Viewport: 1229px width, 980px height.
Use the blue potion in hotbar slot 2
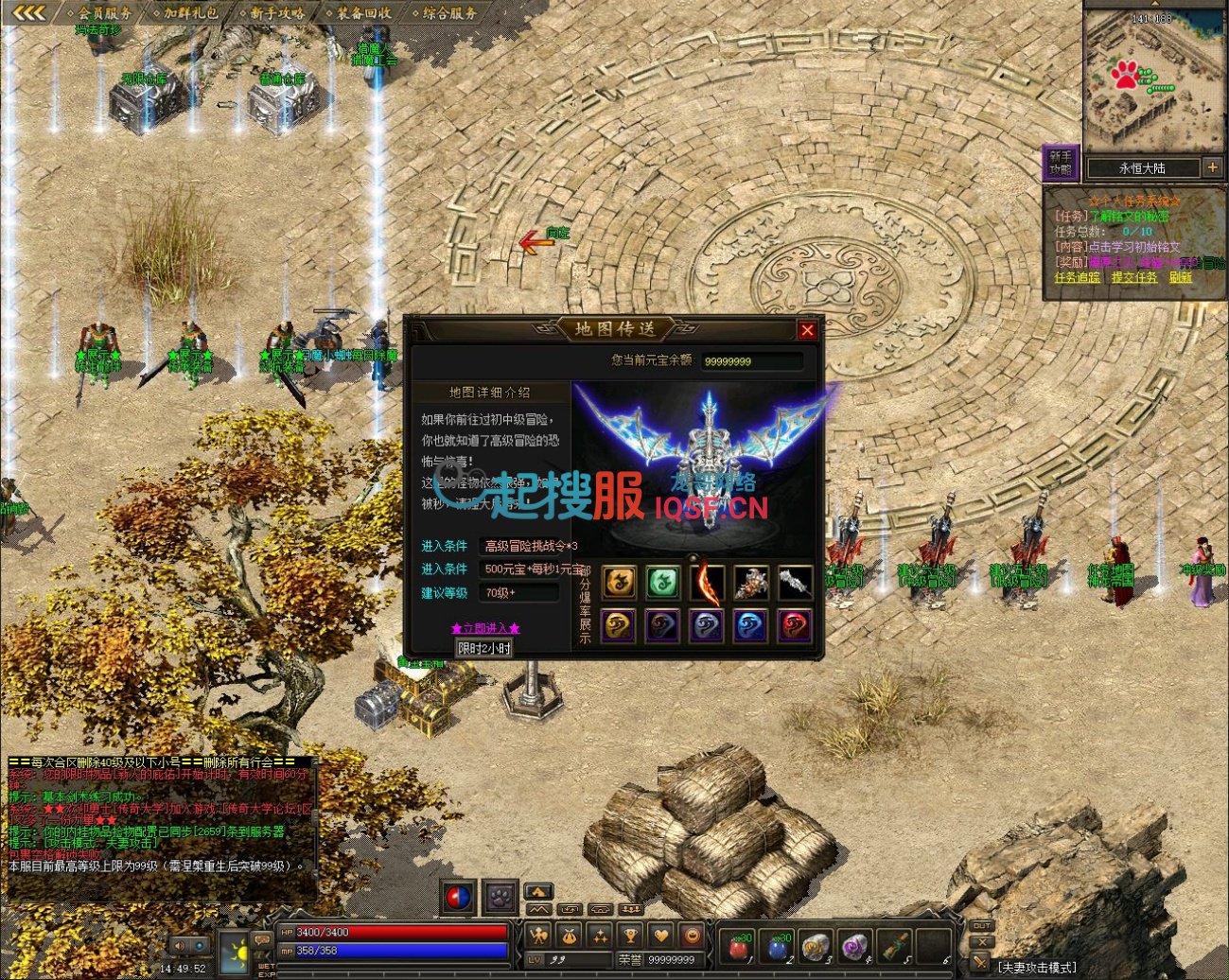[778, 946]
